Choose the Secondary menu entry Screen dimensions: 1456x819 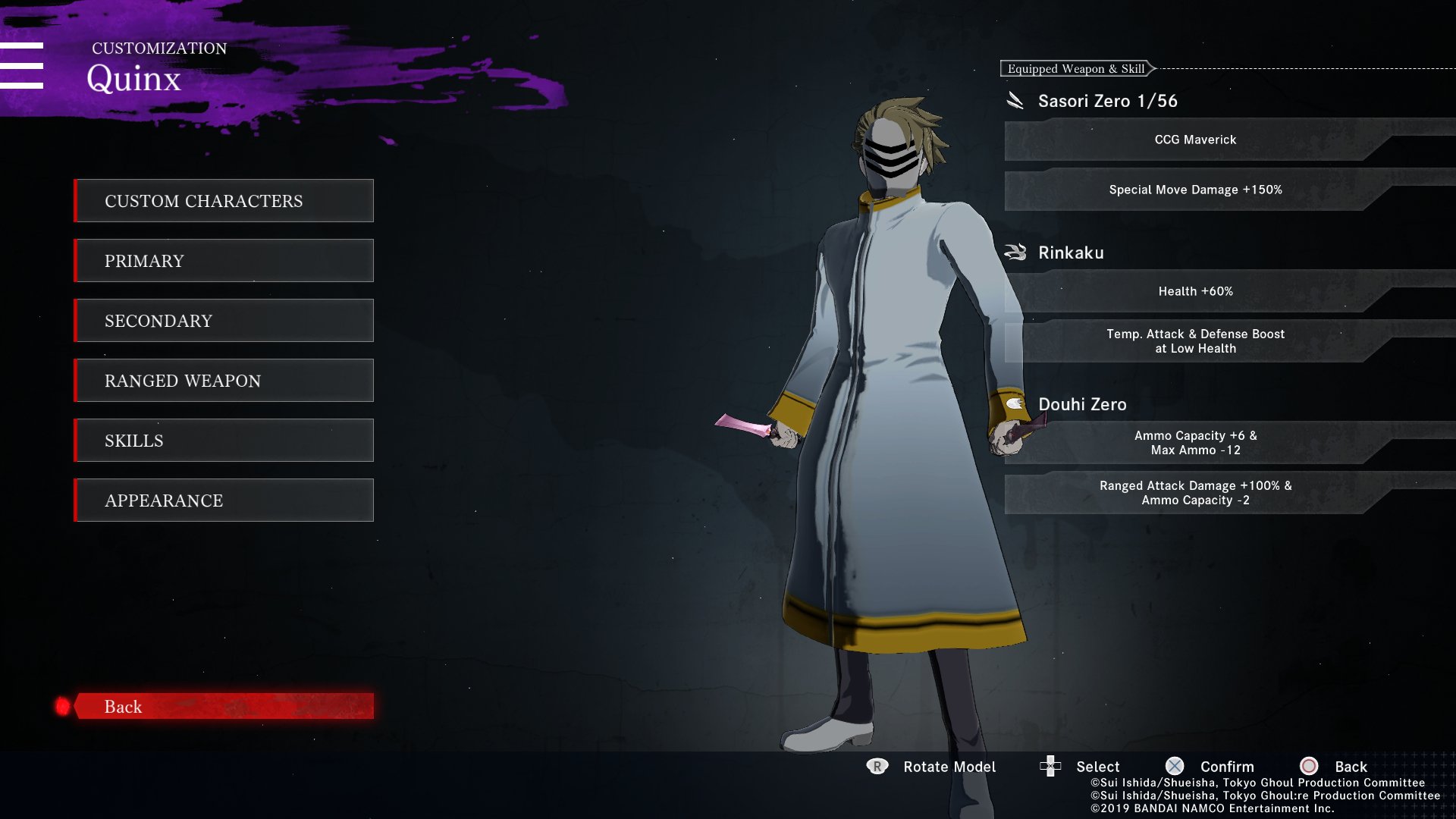coord(224,321)
